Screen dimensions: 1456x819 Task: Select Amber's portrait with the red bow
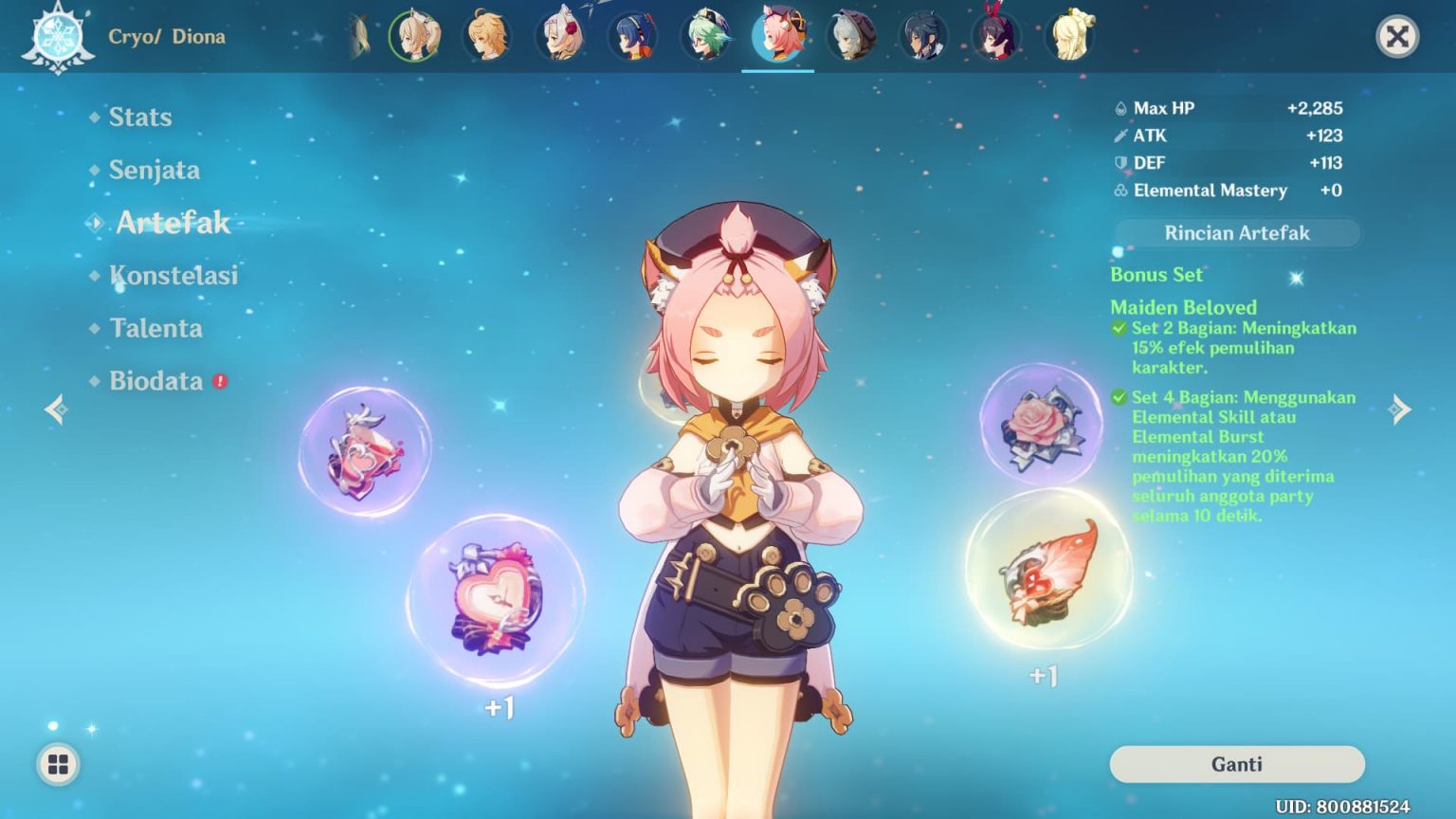pos(995,37)
